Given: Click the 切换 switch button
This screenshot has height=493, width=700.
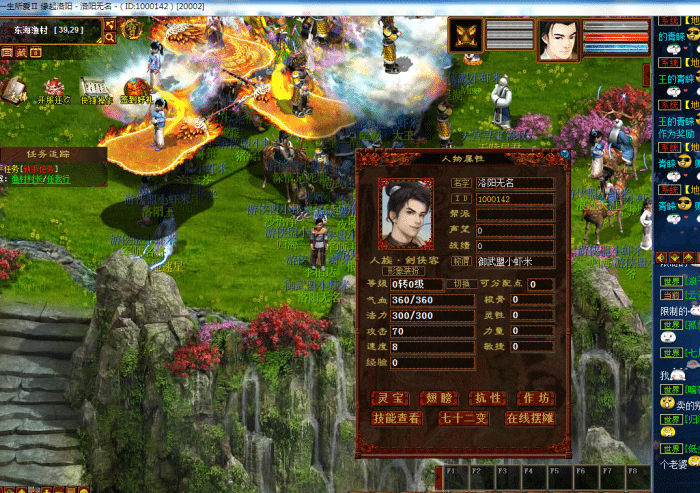Looking at the screenshot, I should [462, 284].
